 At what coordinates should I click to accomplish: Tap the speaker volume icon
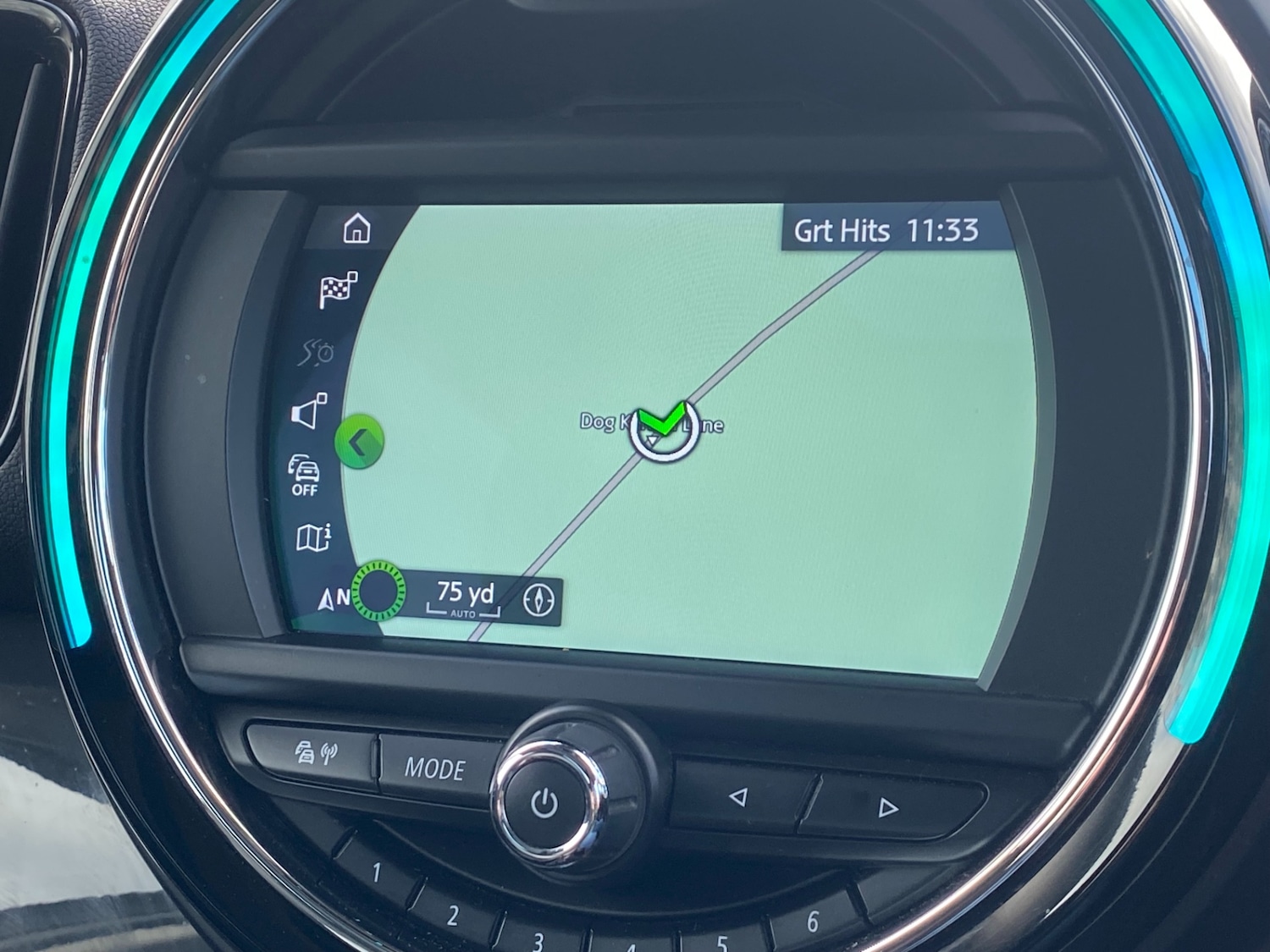tap(308, 411)
